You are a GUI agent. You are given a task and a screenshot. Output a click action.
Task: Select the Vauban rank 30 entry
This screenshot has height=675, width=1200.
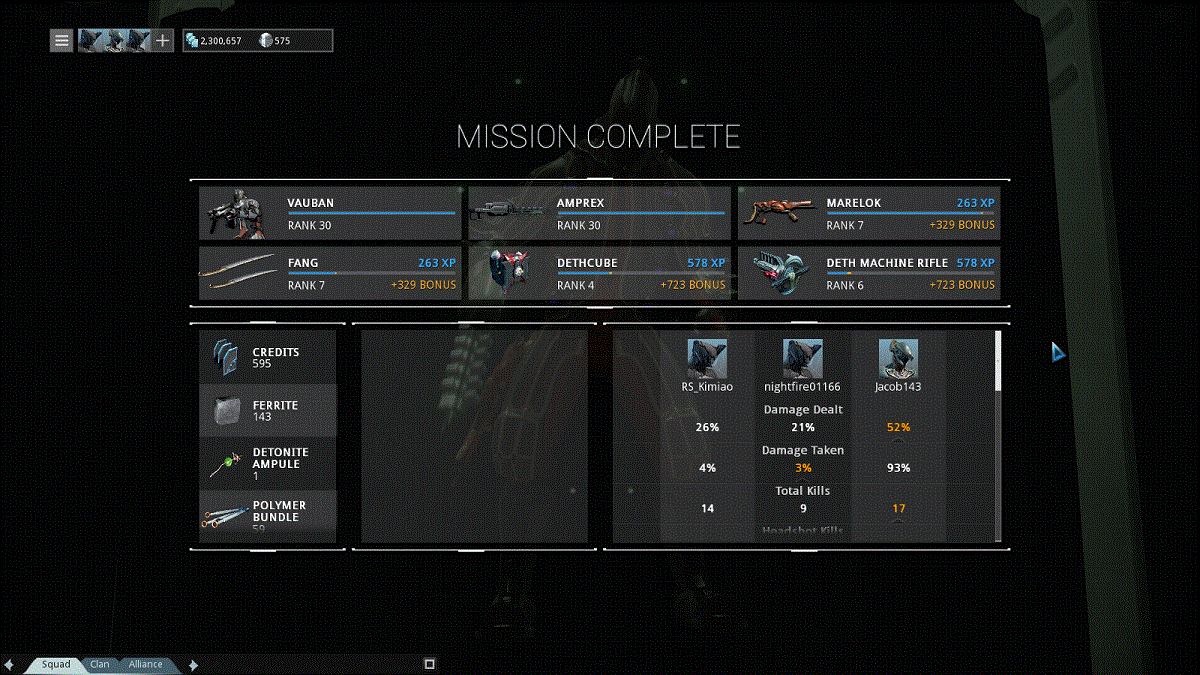tap(329, 213)
